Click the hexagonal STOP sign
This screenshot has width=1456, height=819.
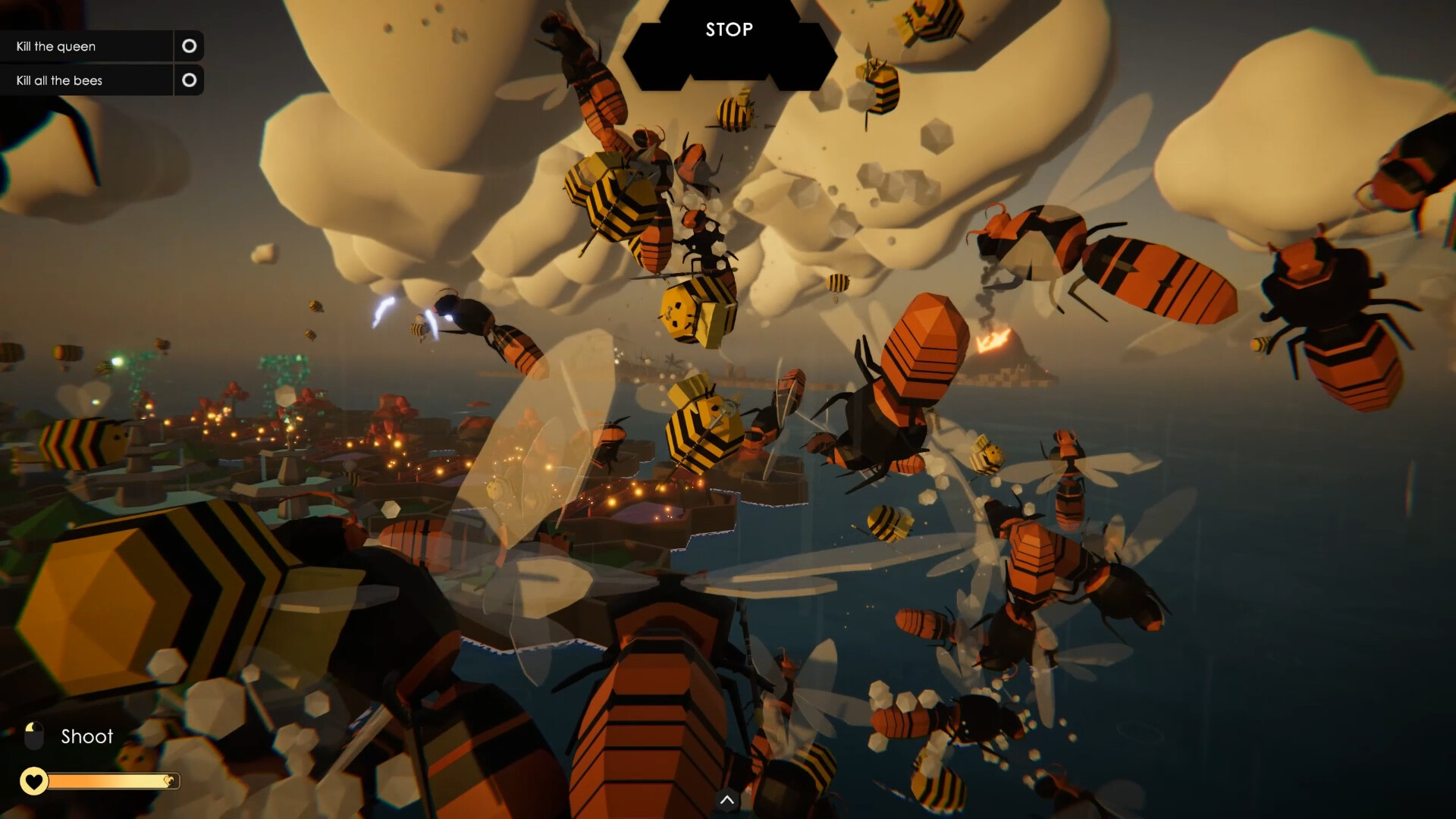[730, 30]
